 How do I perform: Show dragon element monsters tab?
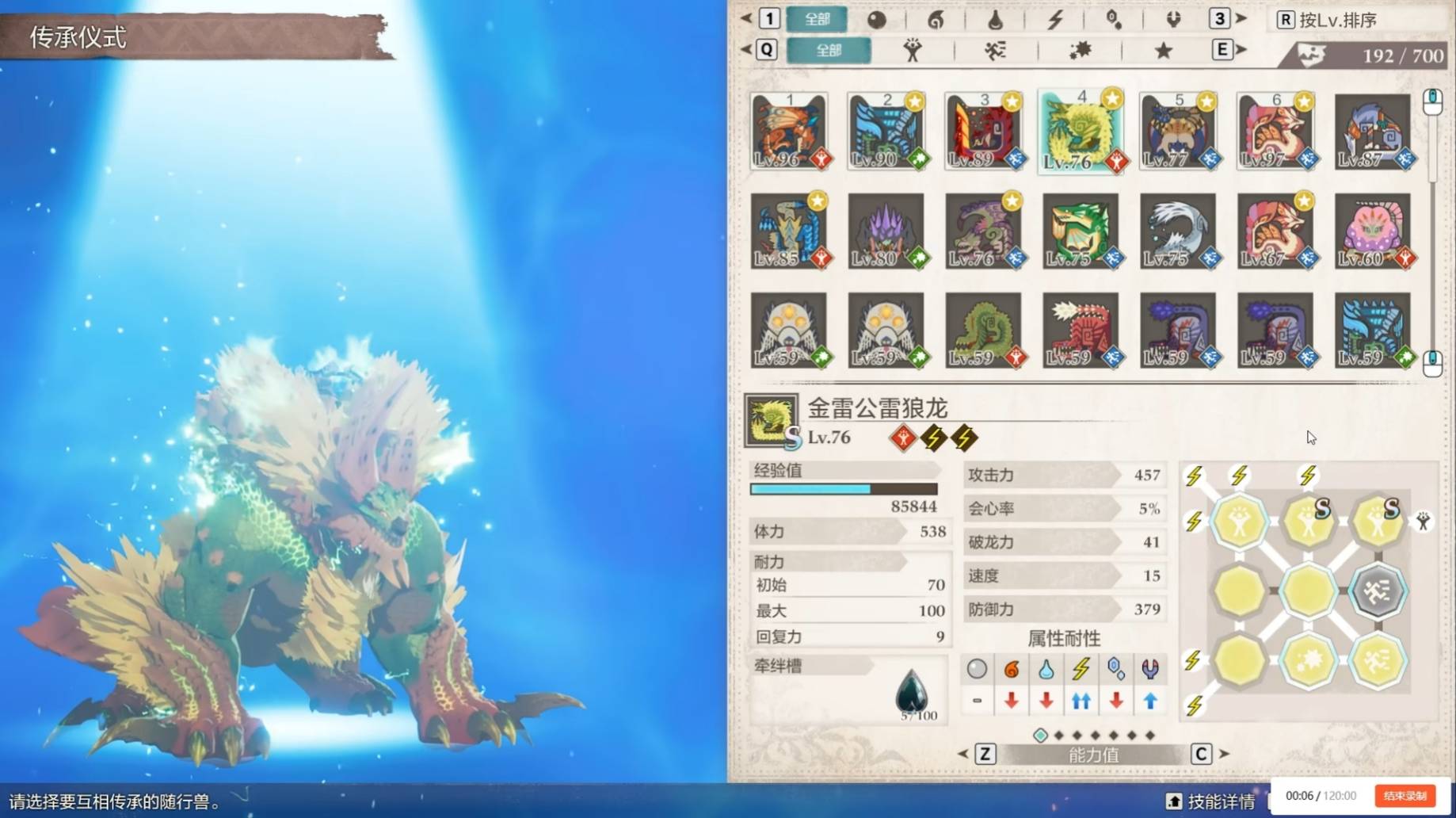point(1173,20)
